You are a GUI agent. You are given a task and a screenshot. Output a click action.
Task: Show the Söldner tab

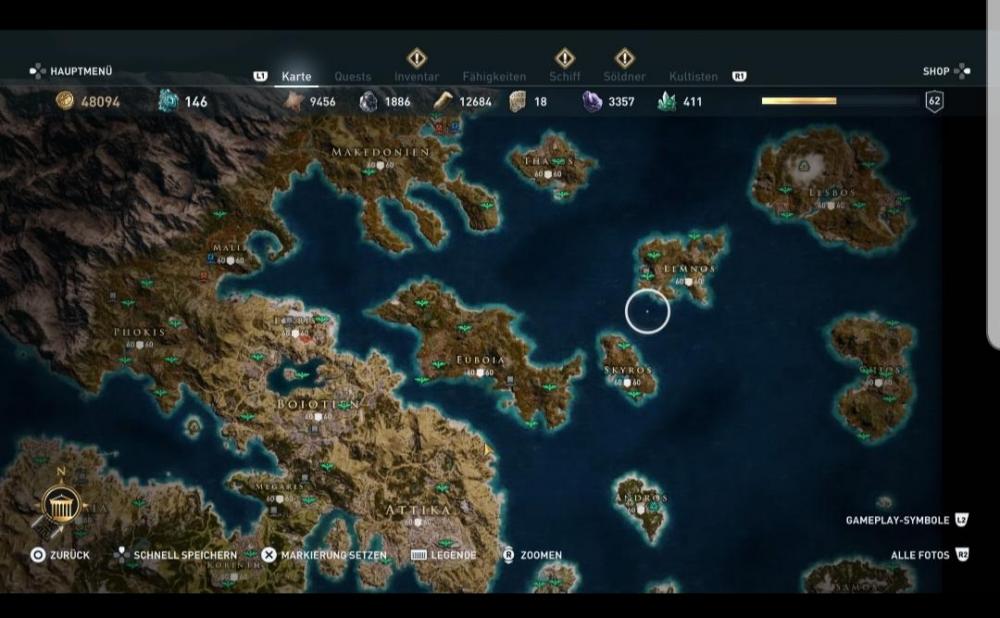[624, 76]
